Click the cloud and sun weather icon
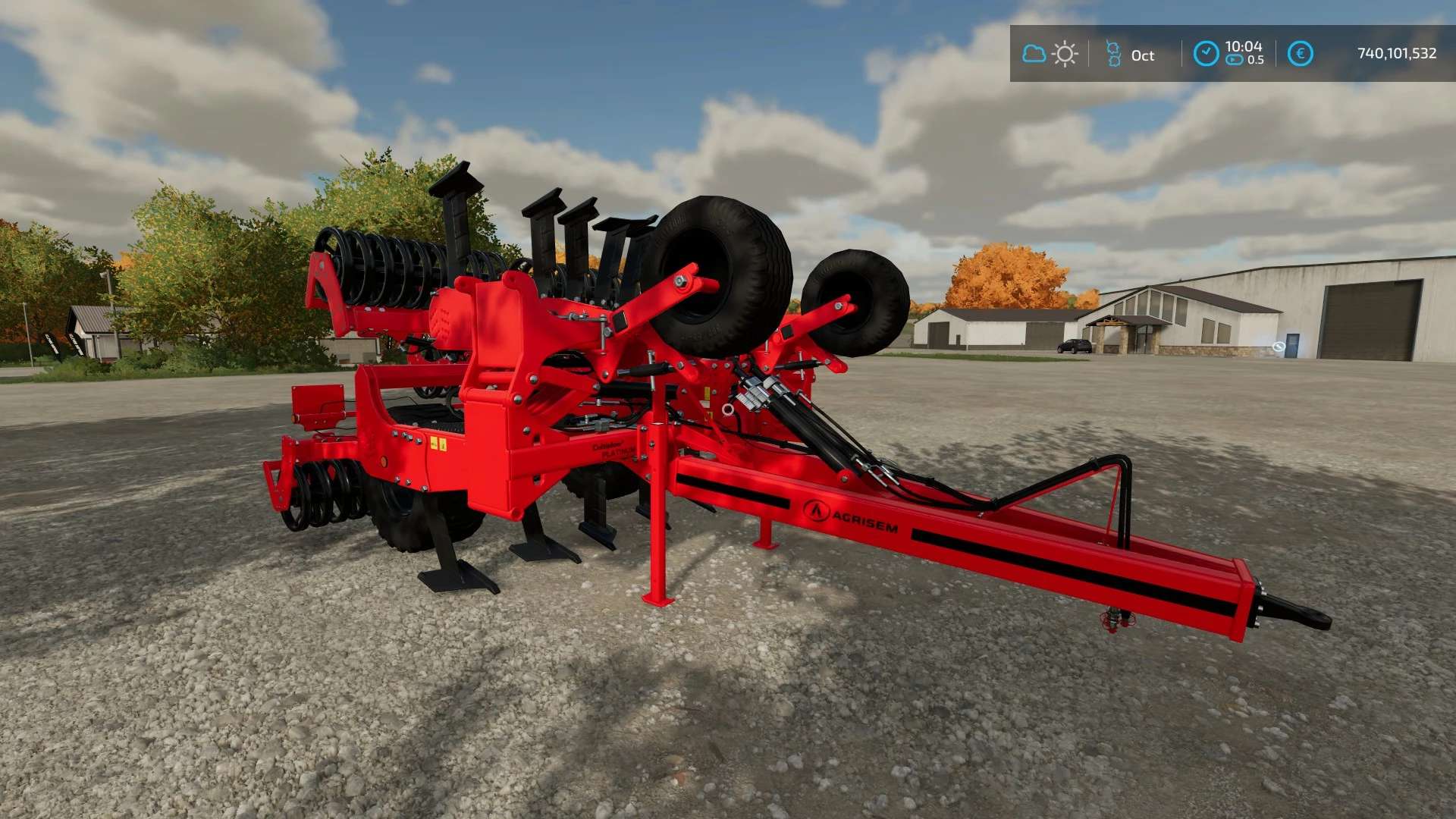This screenshot has height=819, width=1456. coord(1050,54)
